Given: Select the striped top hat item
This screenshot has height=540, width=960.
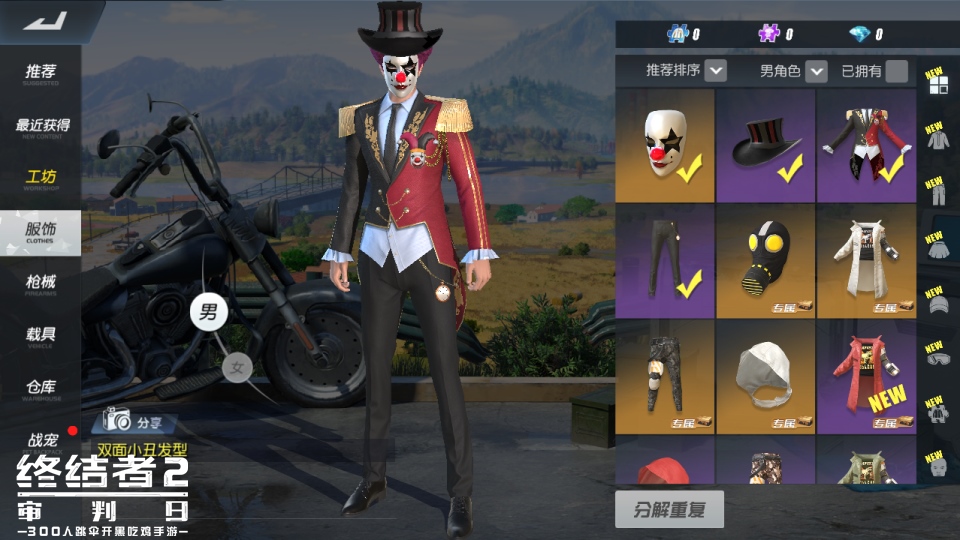Looking at the screenshot, I should [x=766, y=146].
